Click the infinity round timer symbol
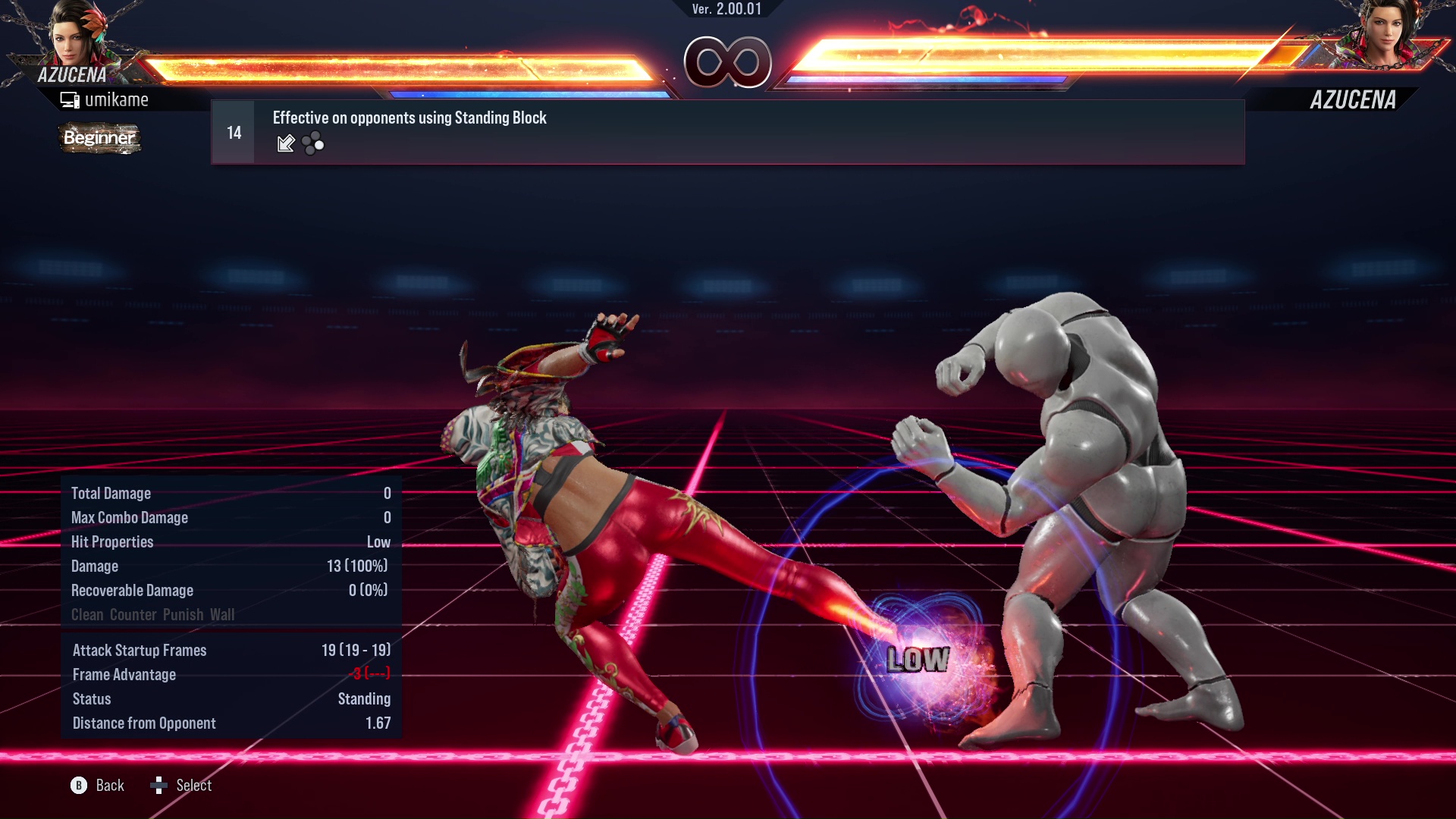 pos(729,63)
